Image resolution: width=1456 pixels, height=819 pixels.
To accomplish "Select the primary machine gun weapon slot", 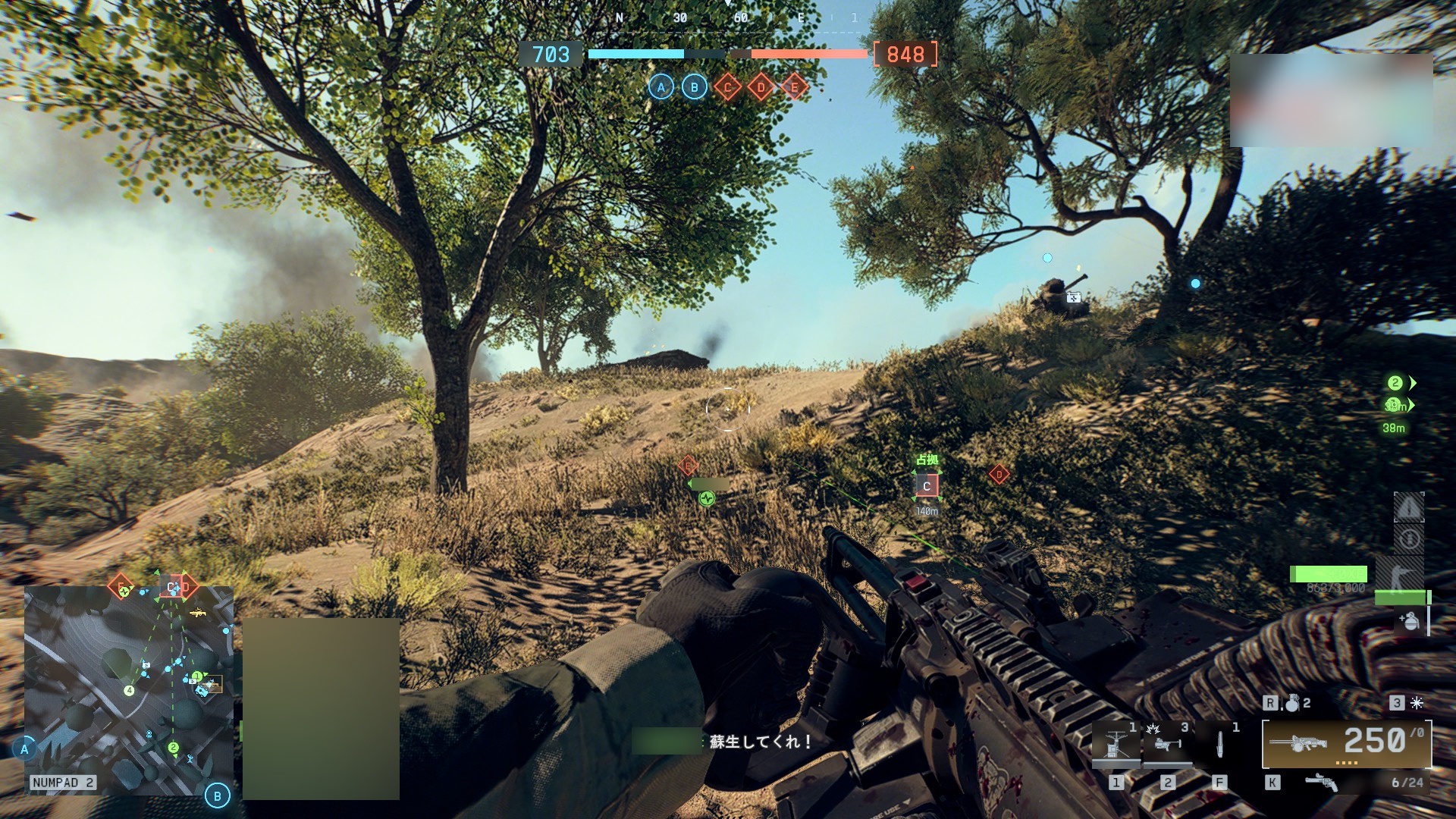I will tap(1346, 743).
